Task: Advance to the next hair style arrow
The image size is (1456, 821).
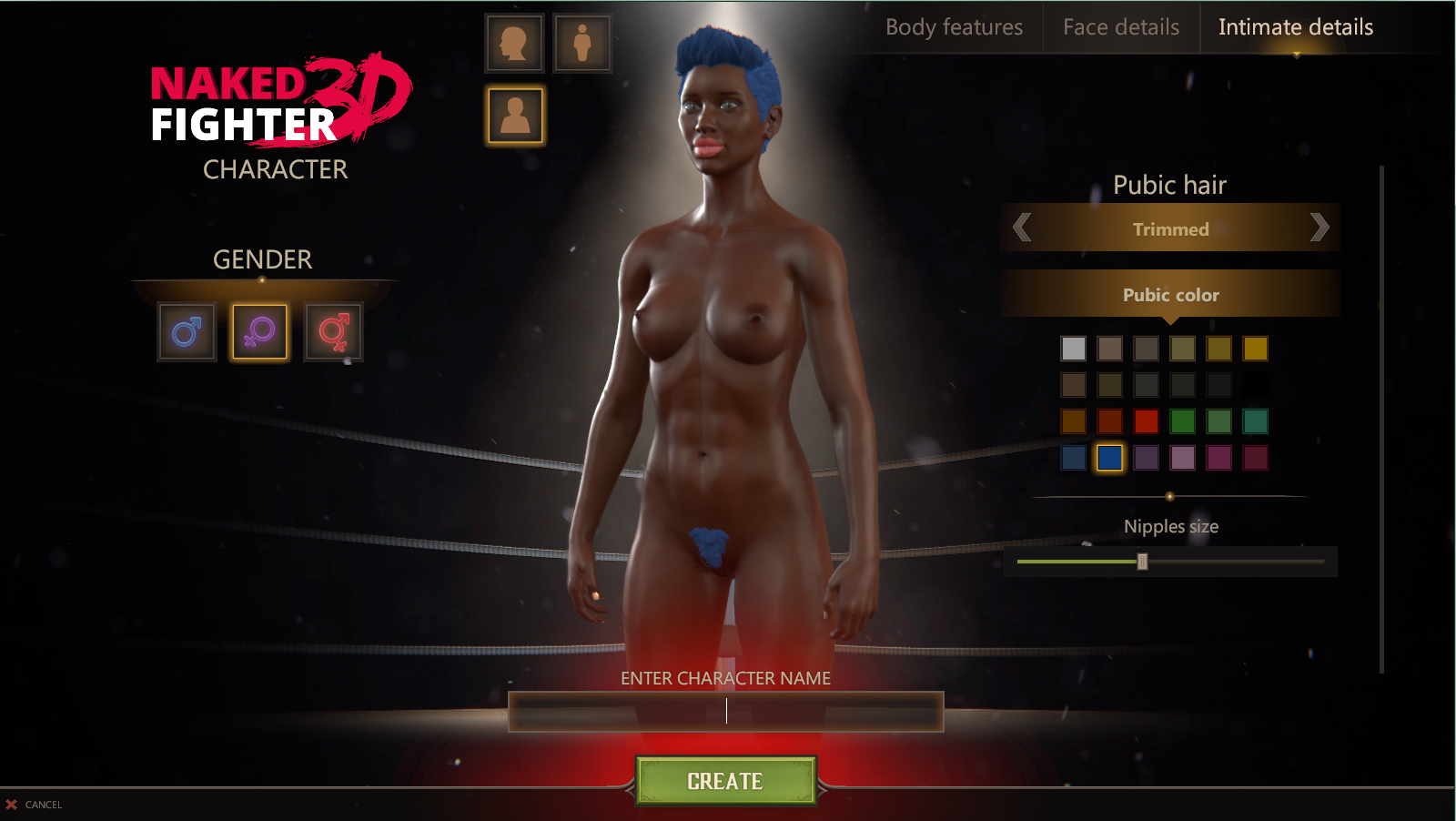Action: [1319, 228]
